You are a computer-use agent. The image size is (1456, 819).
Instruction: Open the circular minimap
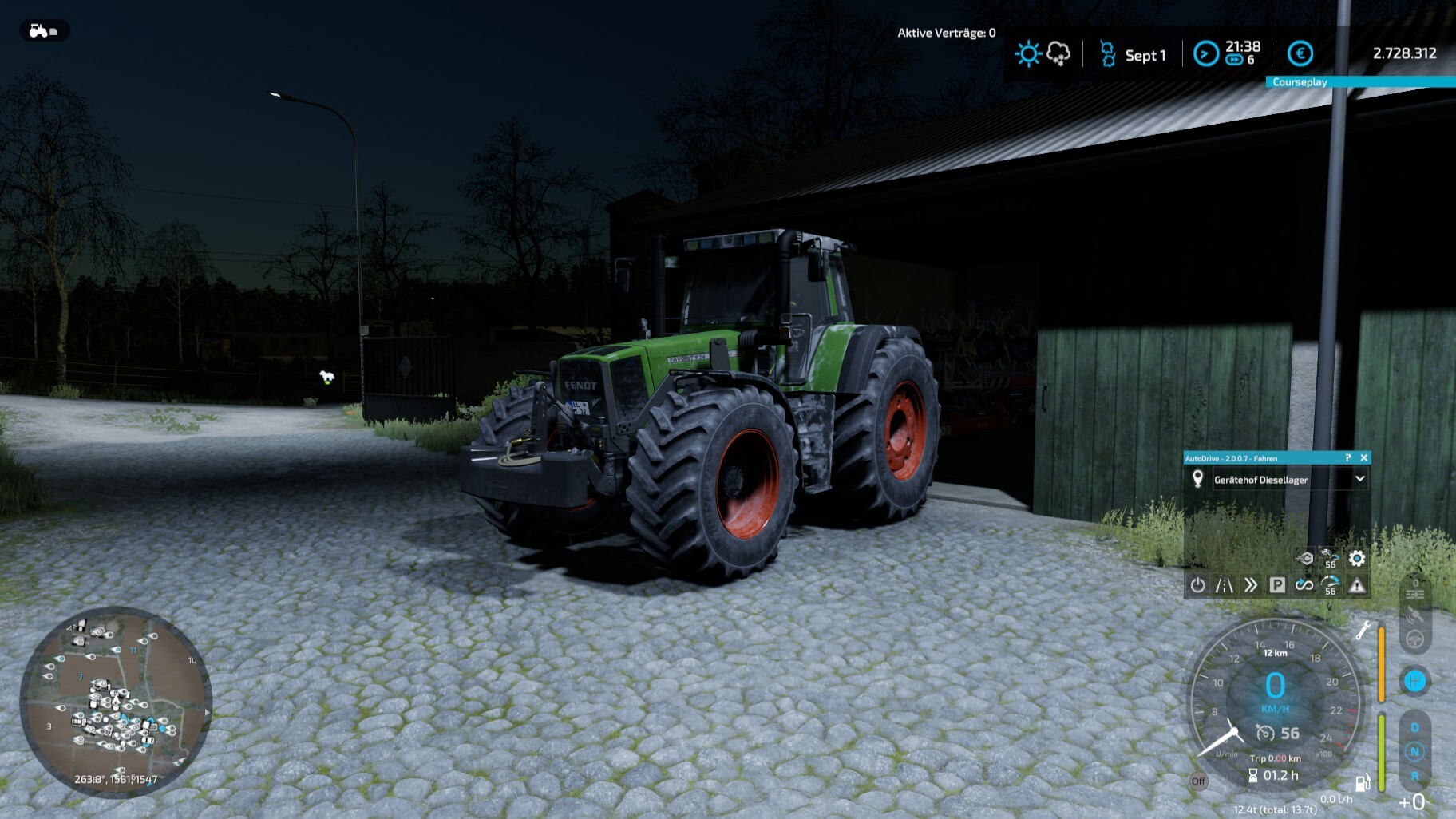pyautogui.click(x=117, y=702)
